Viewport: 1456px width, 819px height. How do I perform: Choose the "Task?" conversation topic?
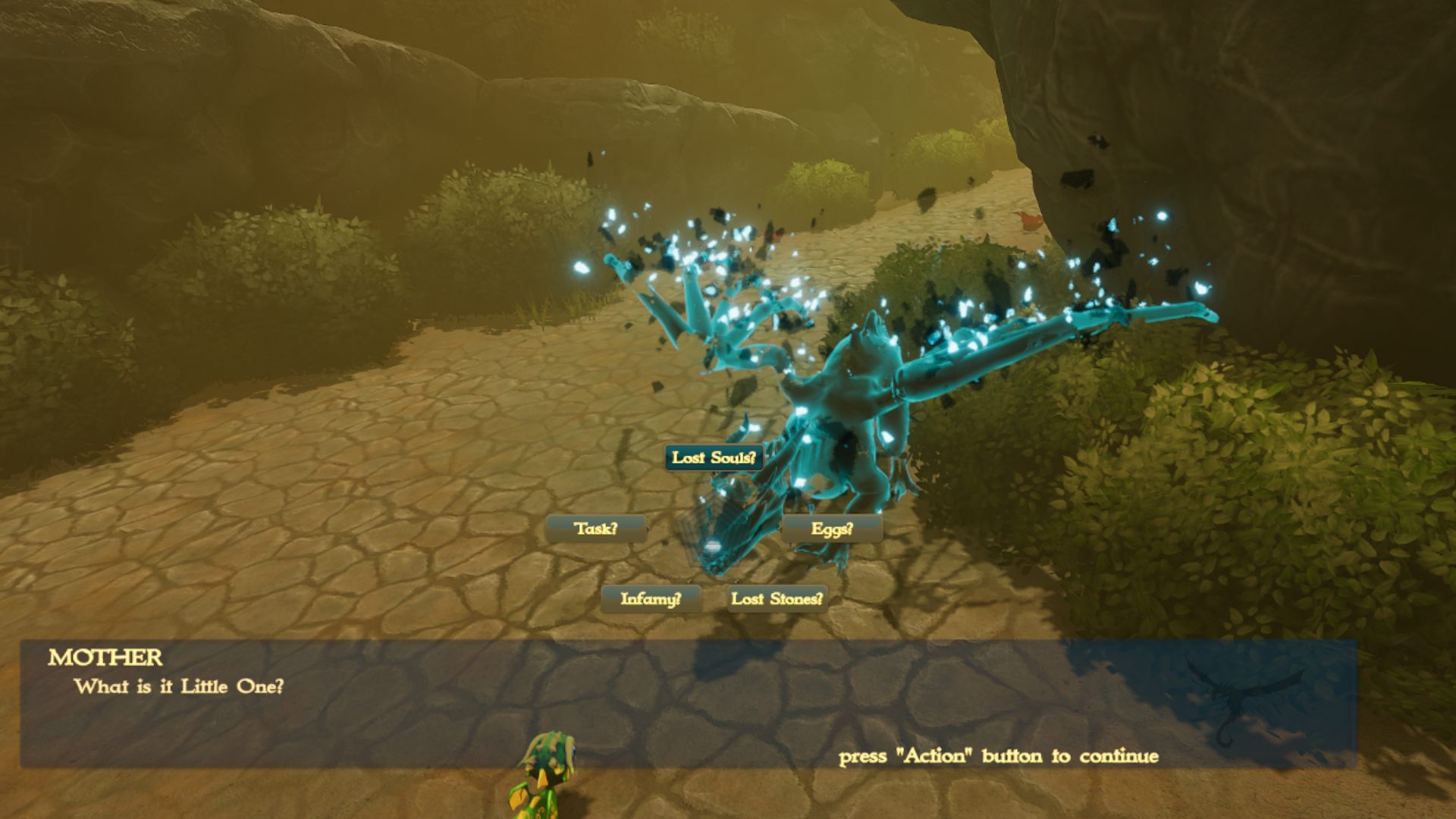pyautogui.click(x=598, y=529)
